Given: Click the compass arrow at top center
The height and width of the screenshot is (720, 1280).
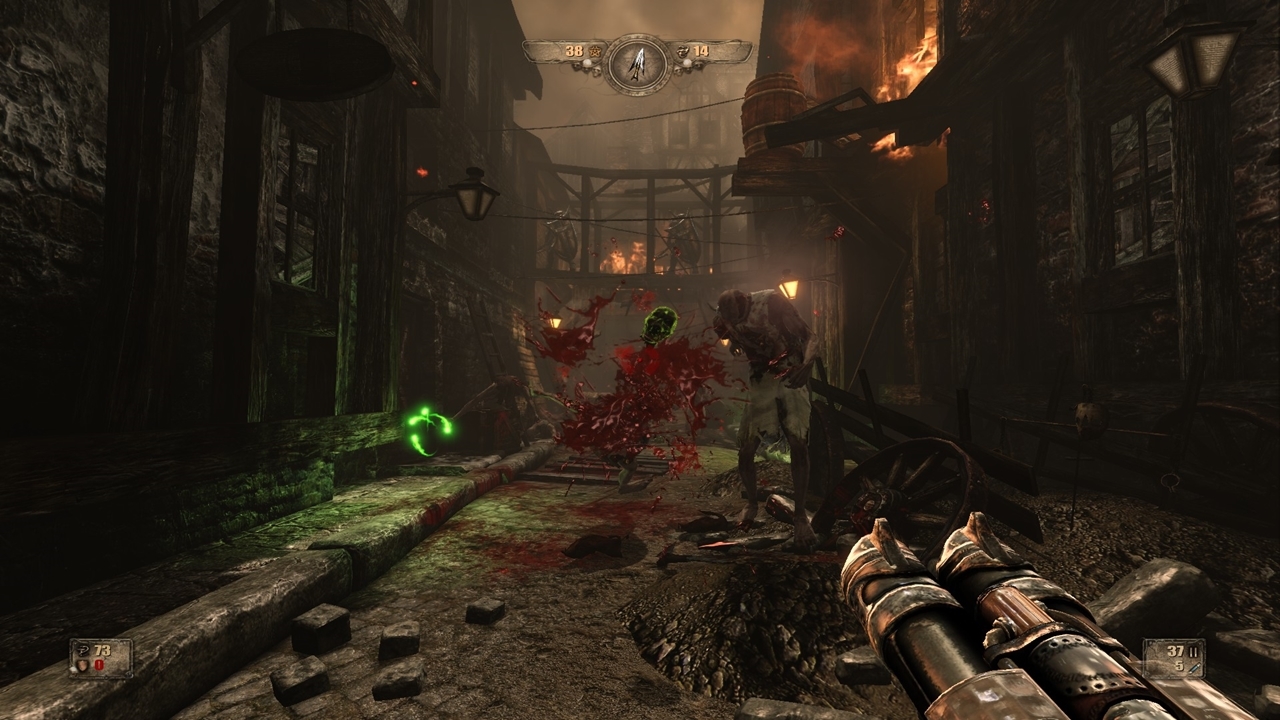Looking at the screenshot, I should pos(636,63).
